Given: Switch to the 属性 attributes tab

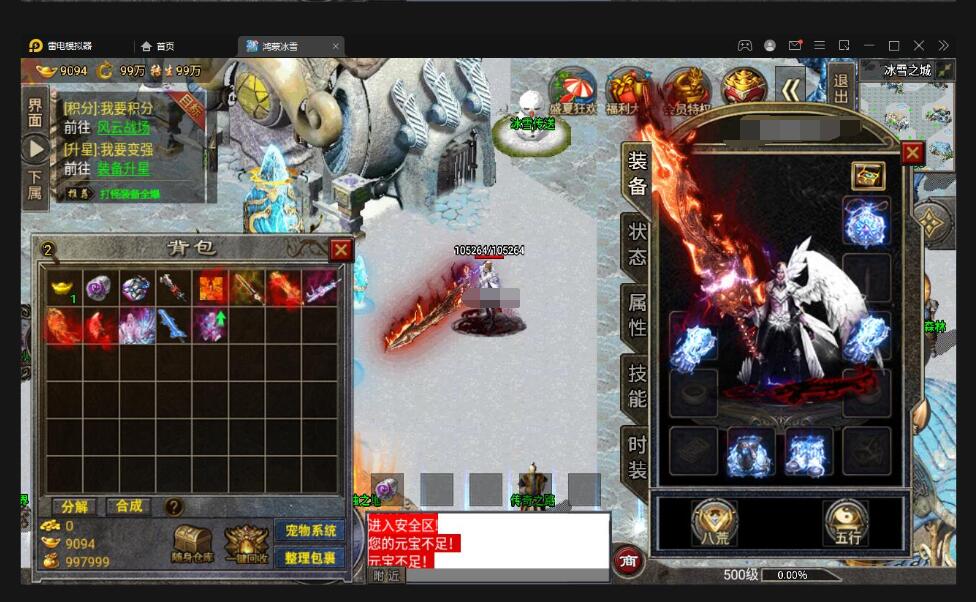Looking at the screenshot, I should (637, 313).
